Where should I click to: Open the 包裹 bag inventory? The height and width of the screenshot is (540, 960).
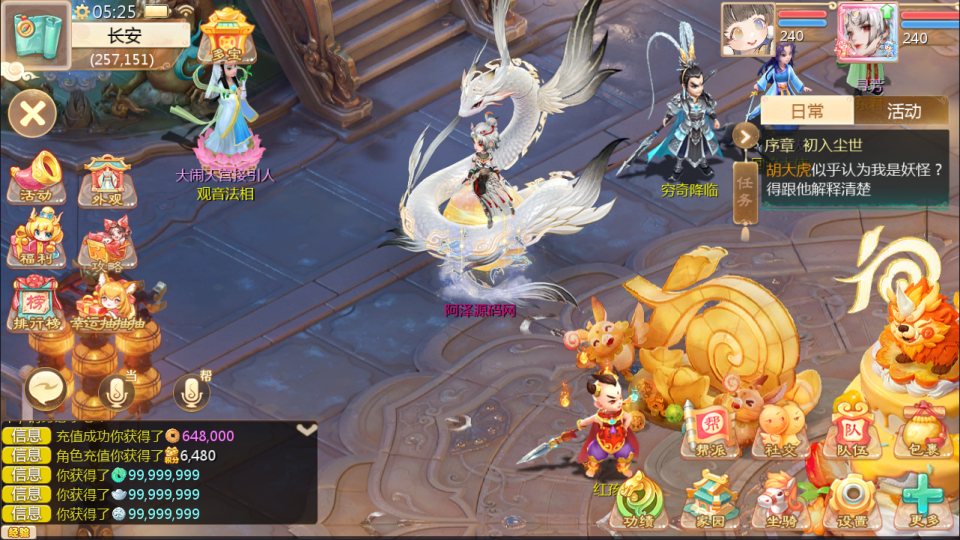(920, 430)
